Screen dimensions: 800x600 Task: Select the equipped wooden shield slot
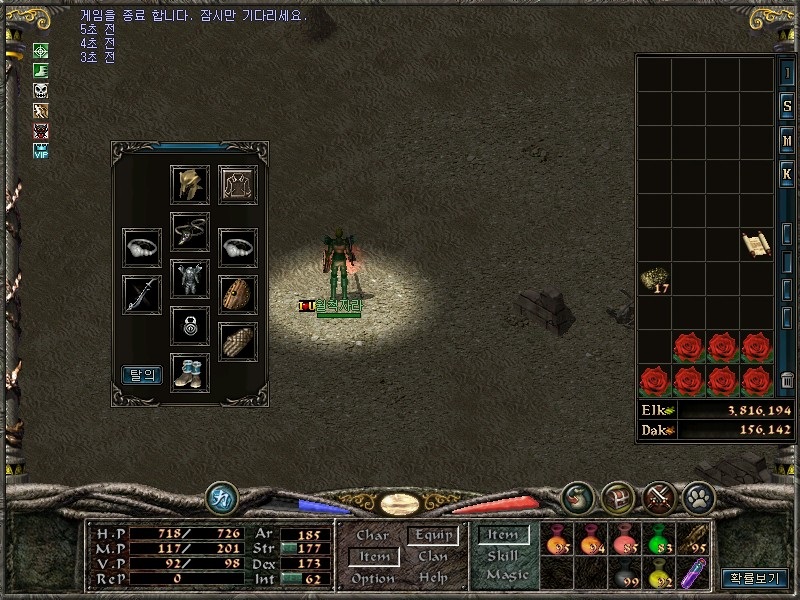pyautogui.click(x=238, y=294)
